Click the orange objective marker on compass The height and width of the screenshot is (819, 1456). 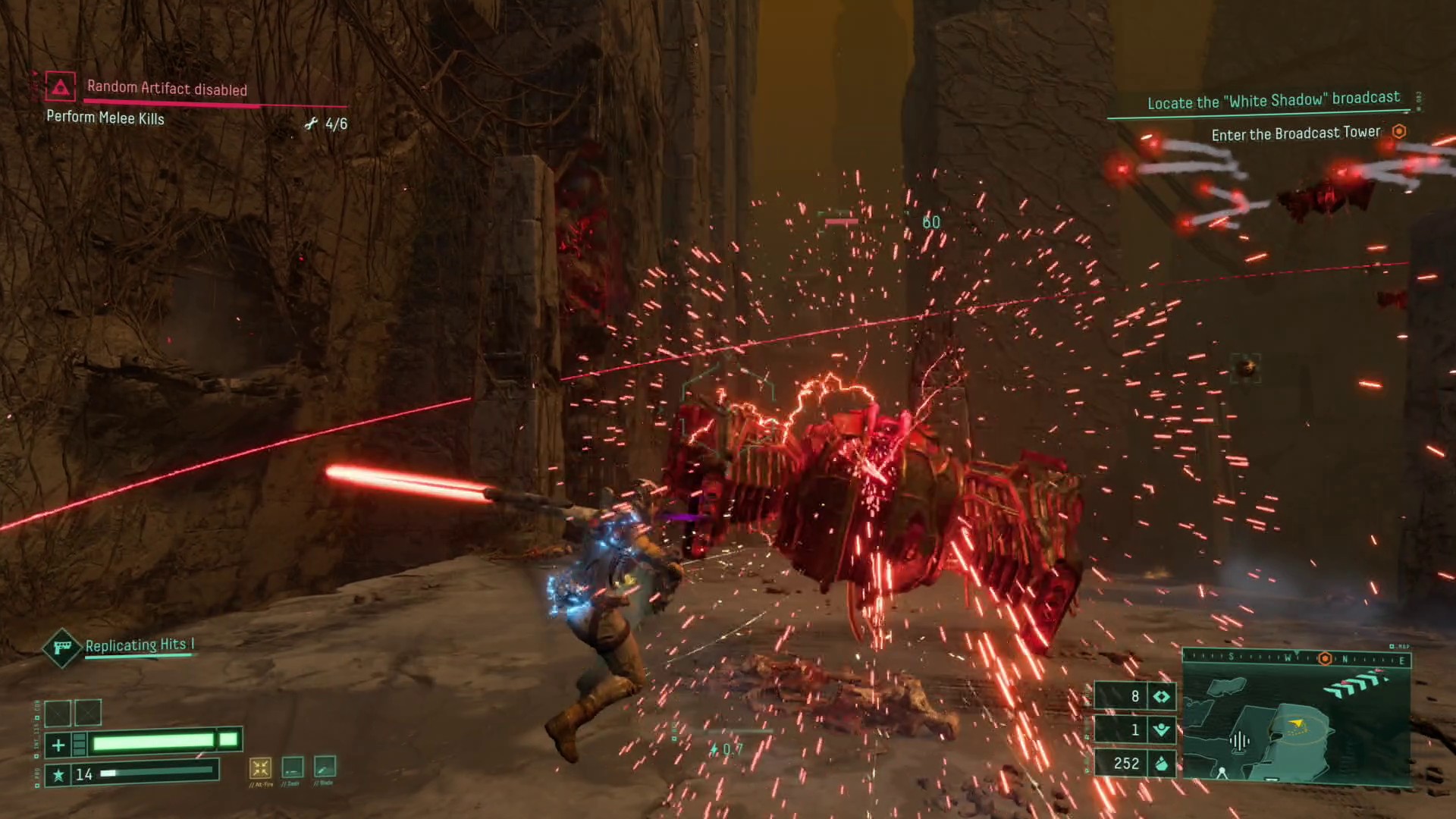[1325, 658]
